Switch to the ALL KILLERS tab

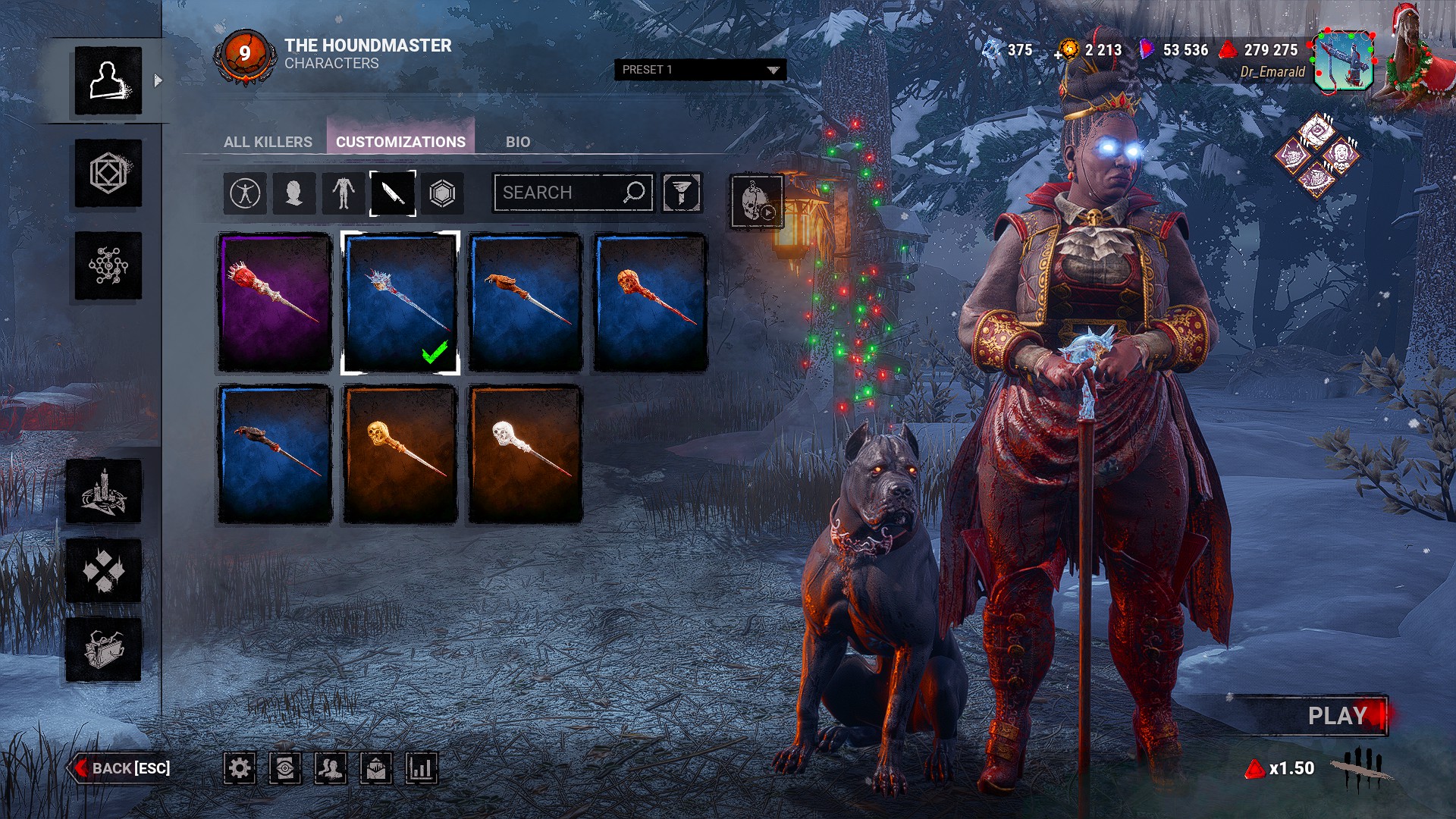pos(268,142)
